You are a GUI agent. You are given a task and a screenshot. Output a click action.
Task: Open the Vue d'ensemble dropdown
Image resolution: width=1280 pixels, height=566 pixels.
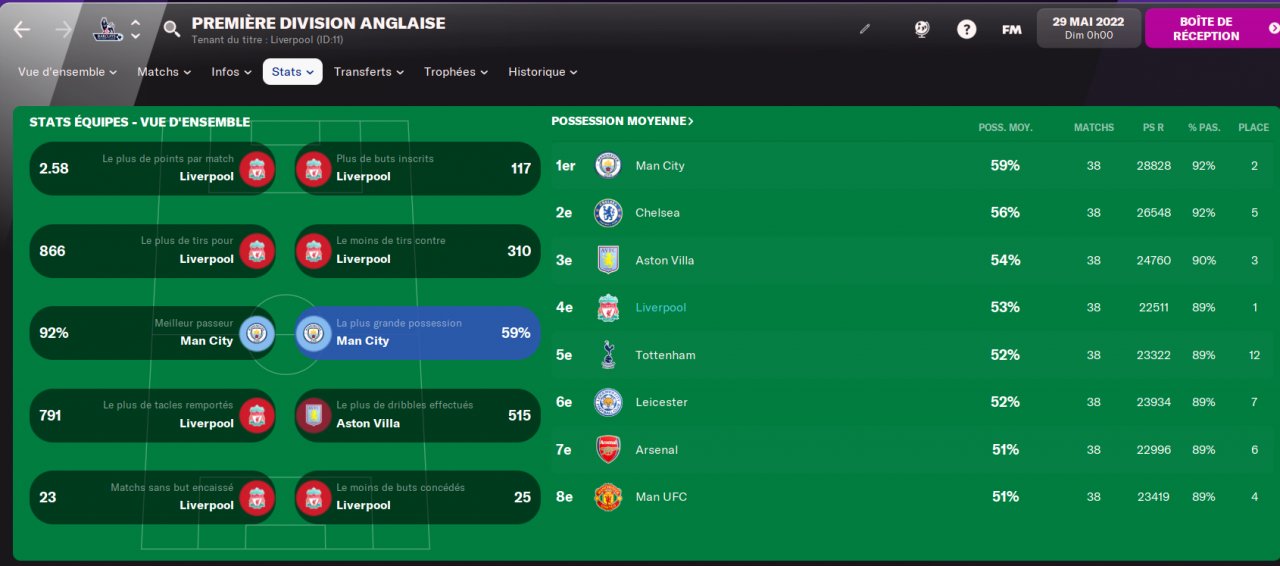point(67,72)
